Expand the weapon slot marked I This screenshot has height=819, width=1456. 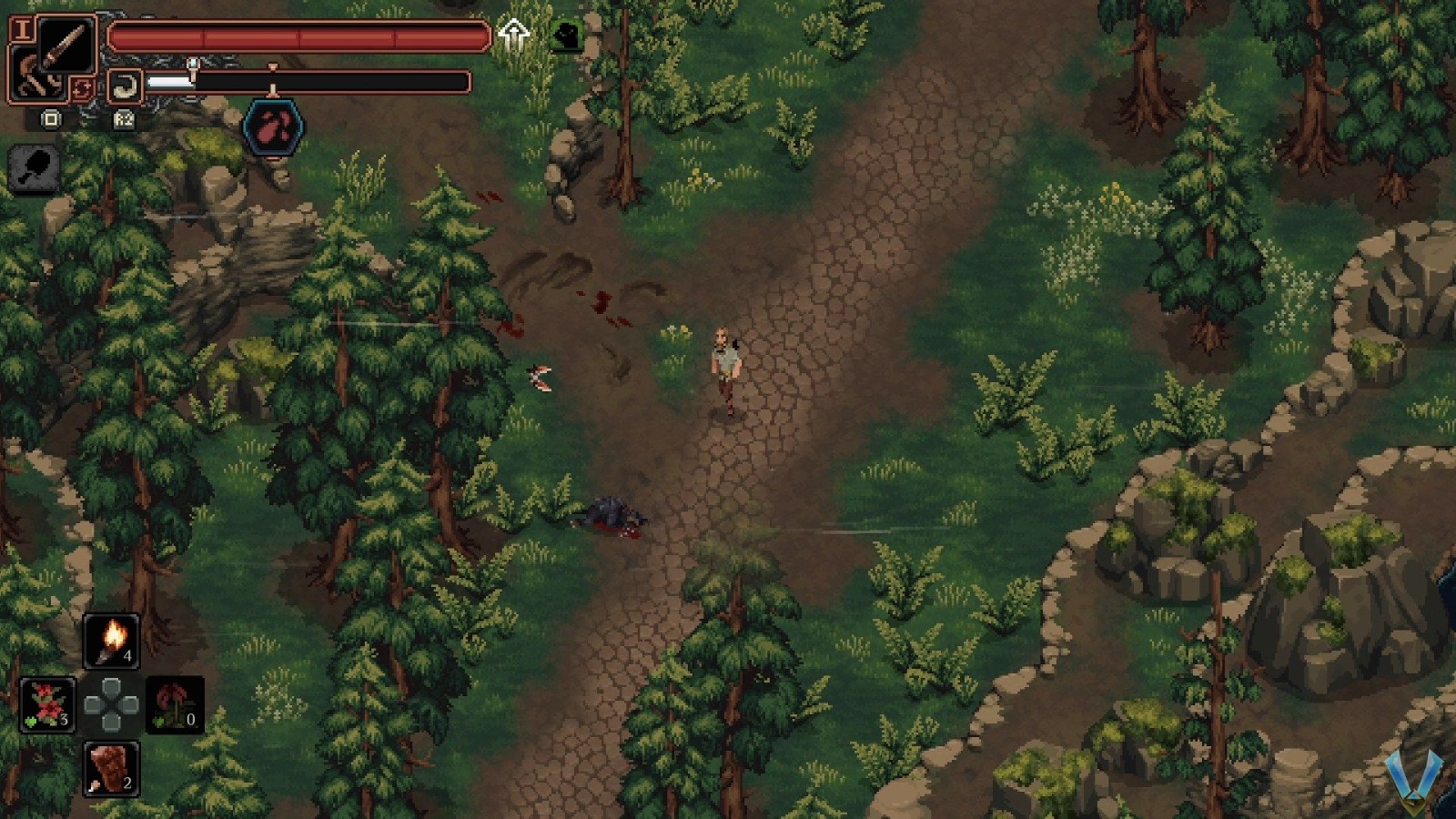tap(24, 29)
